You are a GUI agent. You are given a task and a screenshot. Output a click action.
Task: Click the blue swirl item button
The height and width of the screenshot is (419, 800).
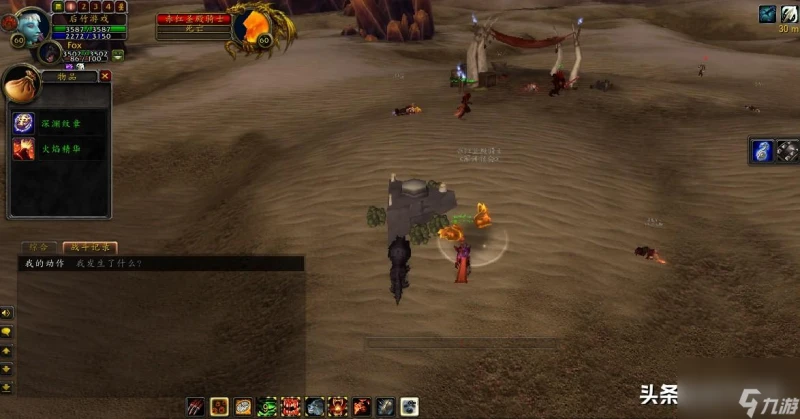pyautogui.click(x=763, y=152)
